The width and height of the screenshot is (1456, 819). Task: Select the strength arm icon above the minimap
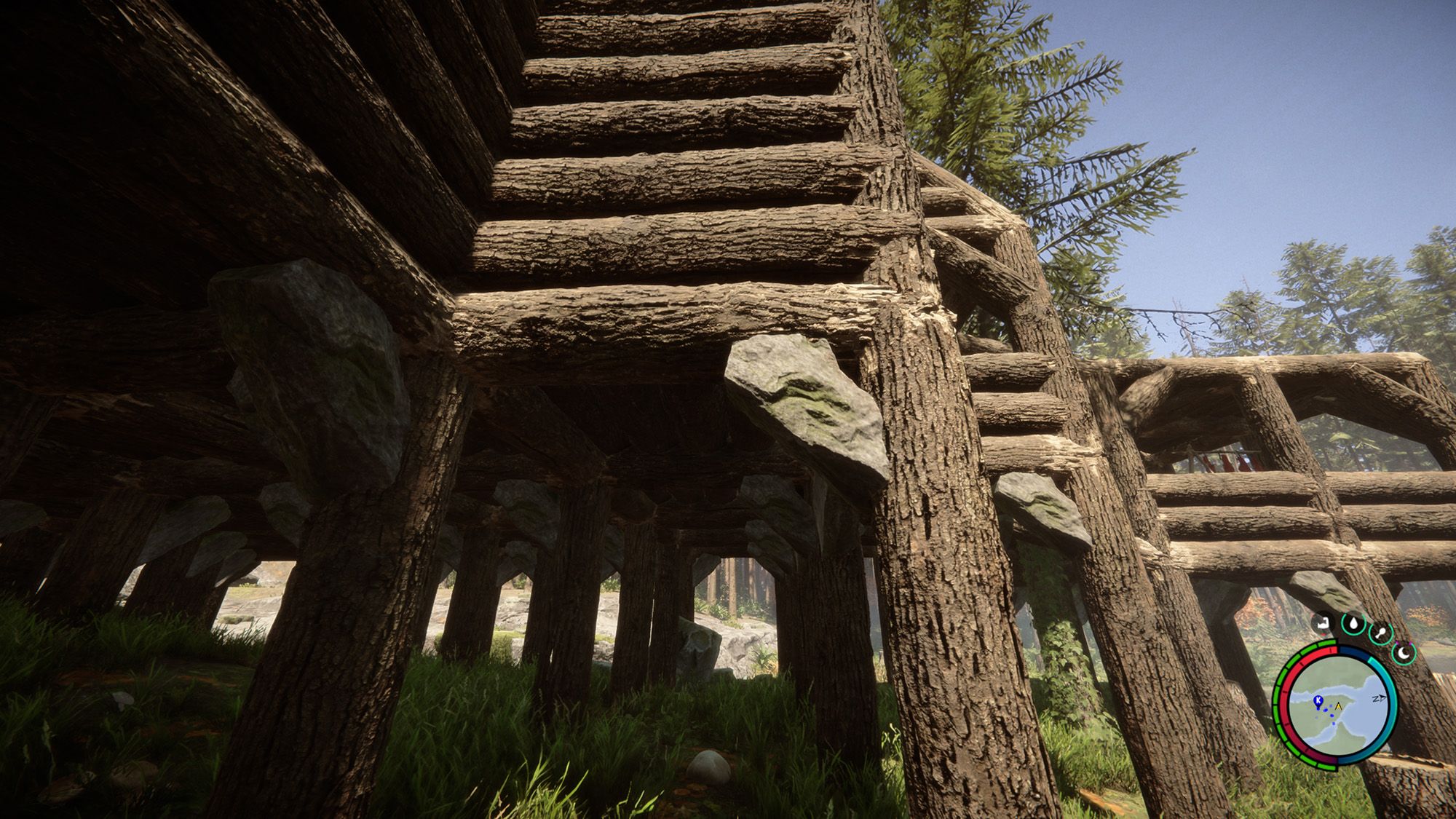coord(1323,622)
